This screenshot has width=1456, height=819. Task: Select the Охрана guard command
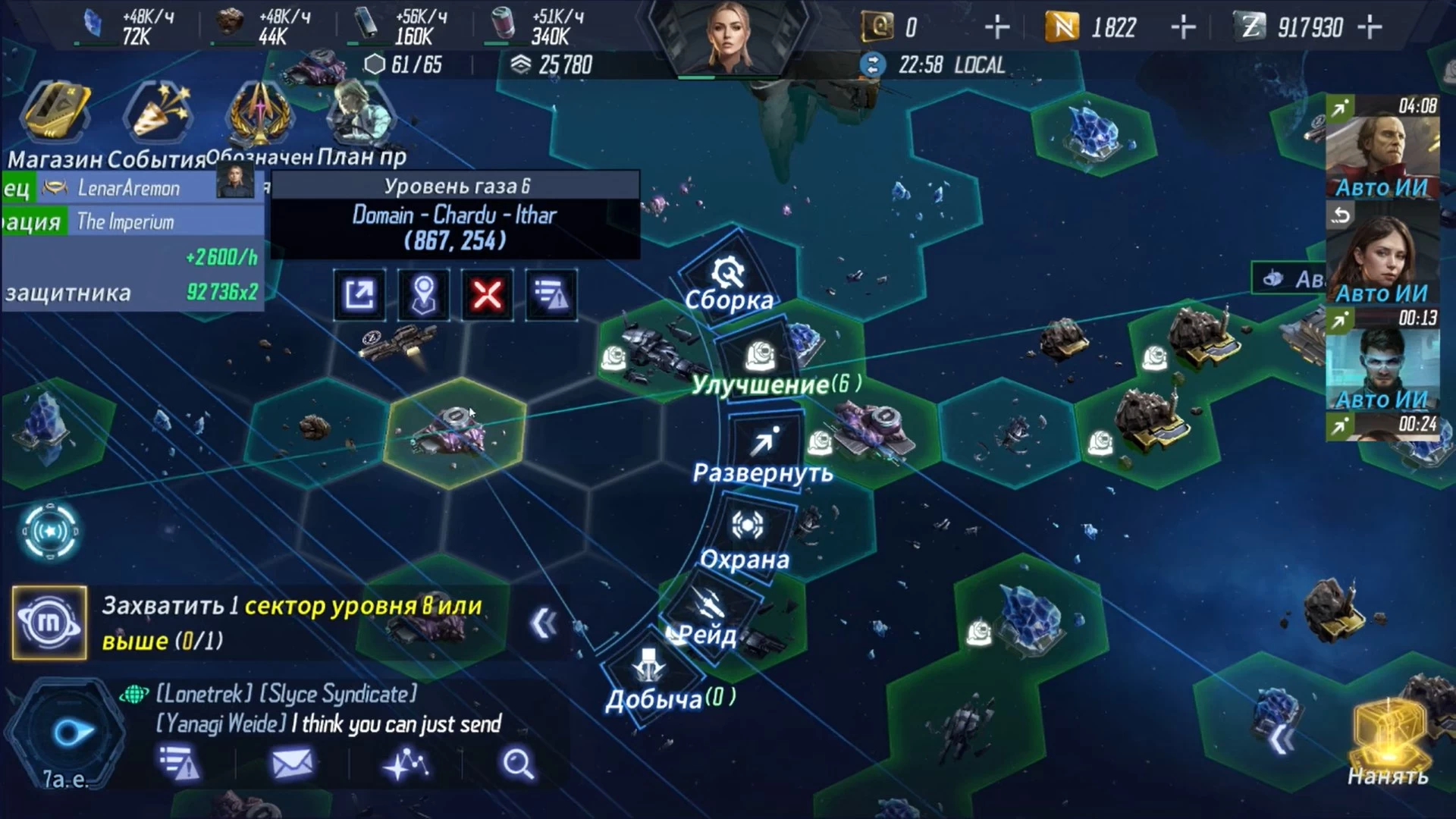point(747,537)
